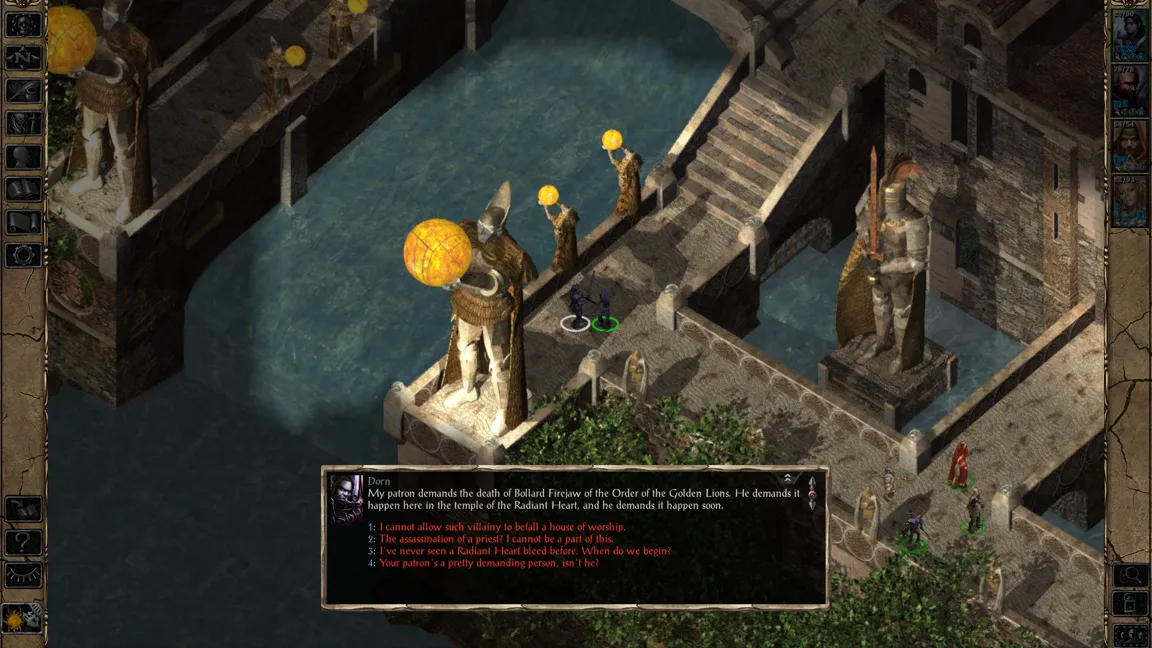The width and height of the screenshot is (1152, 648).
Task: Choose the 'assassination of a priest' reply
Action: pos(496,539)
